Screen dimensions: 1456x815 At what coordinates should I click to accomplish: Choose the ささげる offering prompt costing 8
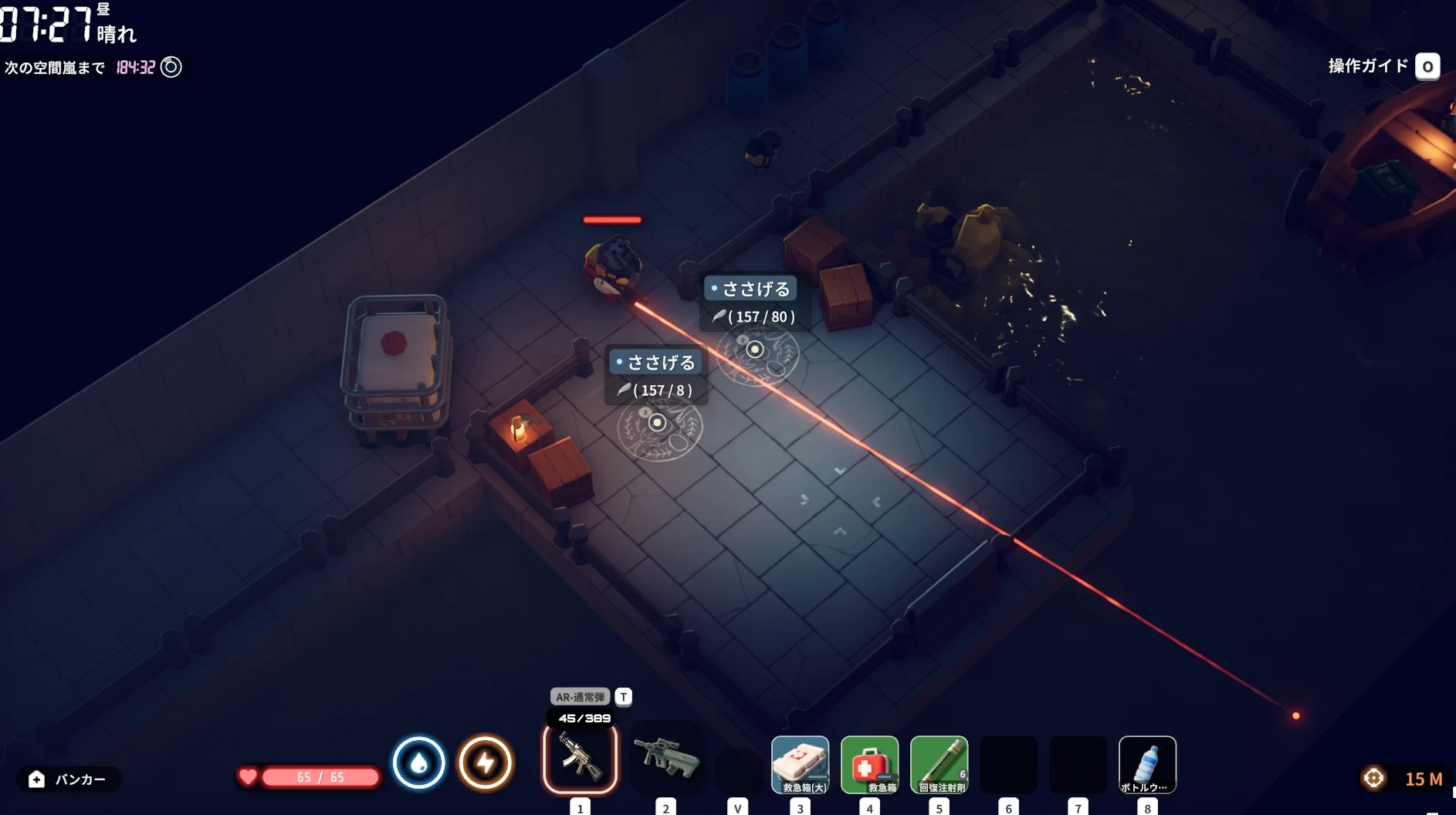point(655,363)
